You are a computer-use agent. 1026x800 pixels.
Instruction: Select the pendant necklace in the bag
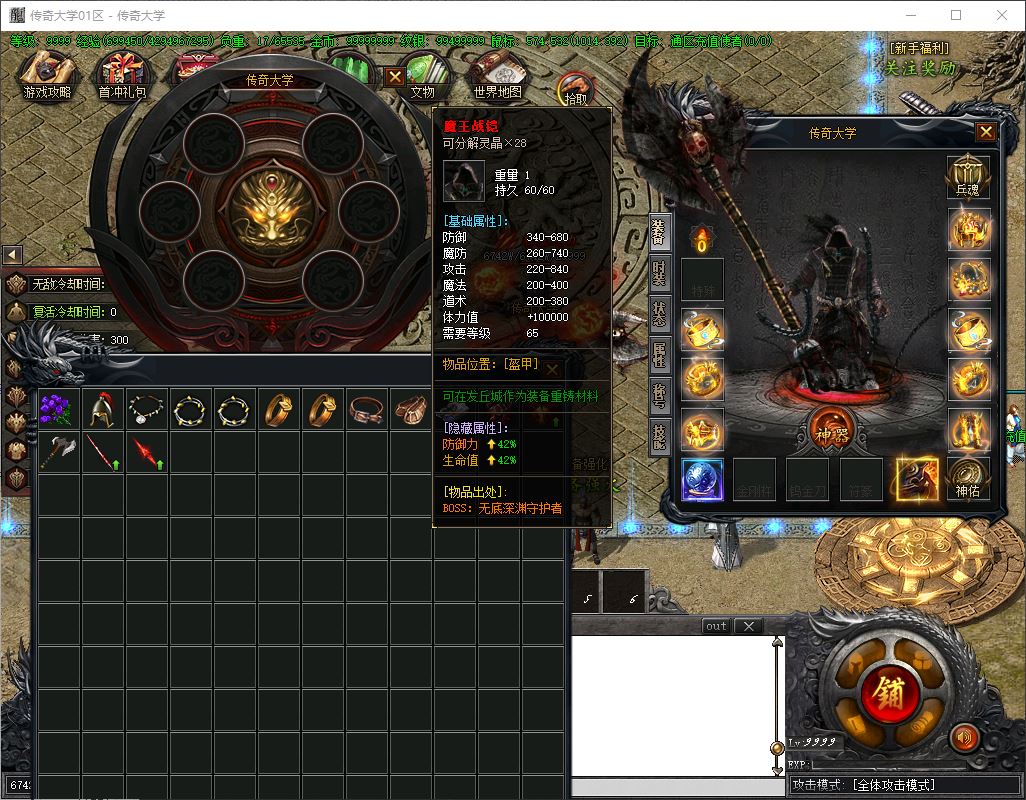tap(145, 409)
